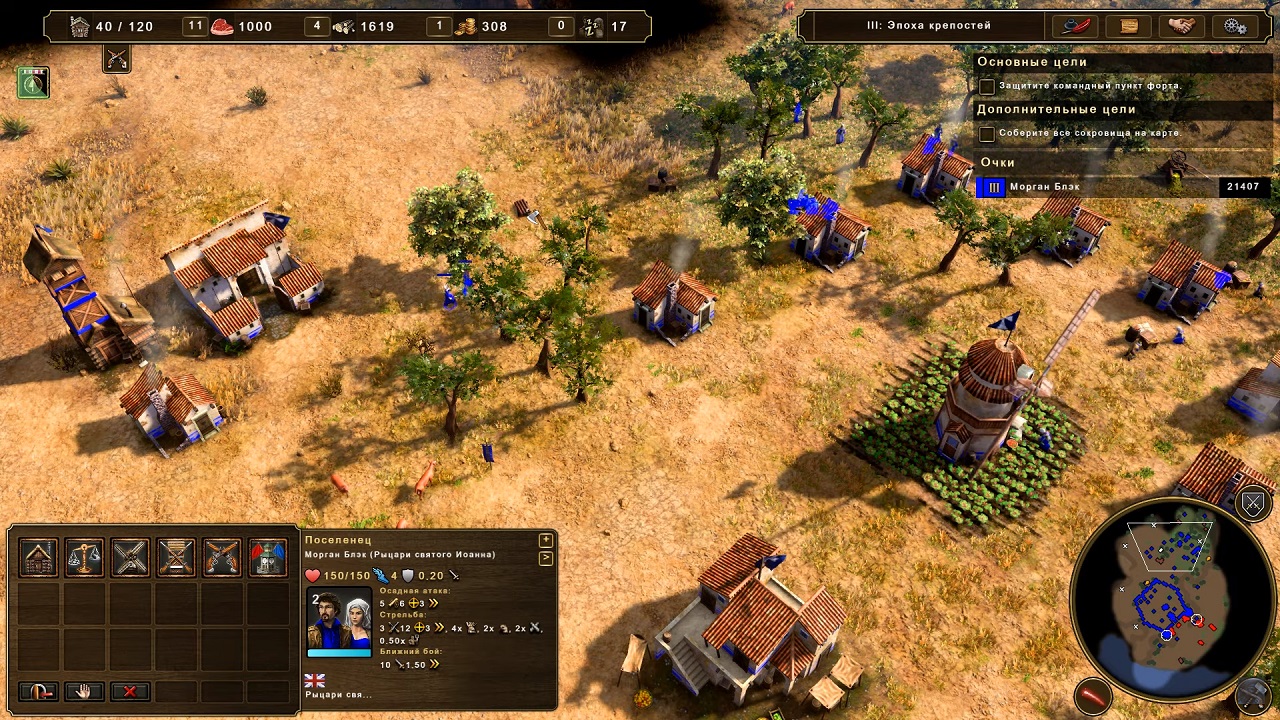Click the hammer and anvil minimap button
Image resolution: width=1280 pixels, height=720 pixels.
click(x=1254, y=693)
